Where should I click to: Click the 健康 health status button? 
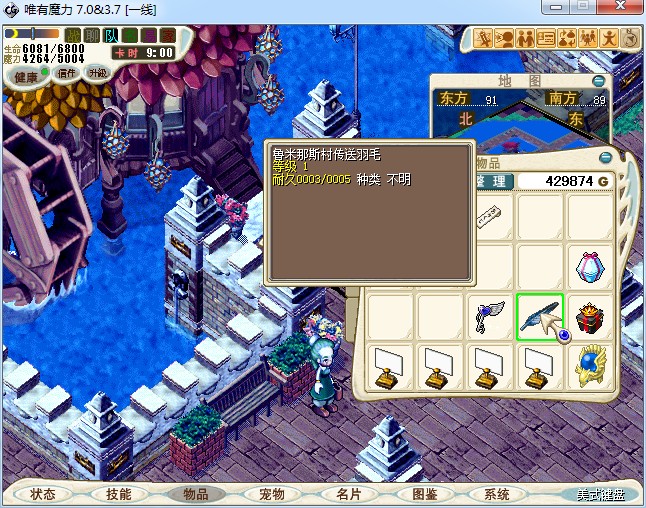click(26, 77)
